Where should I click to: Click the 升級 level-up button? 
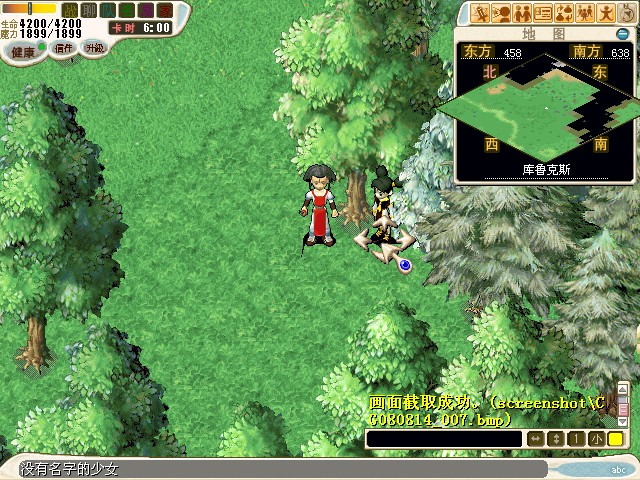click(94, 47)
